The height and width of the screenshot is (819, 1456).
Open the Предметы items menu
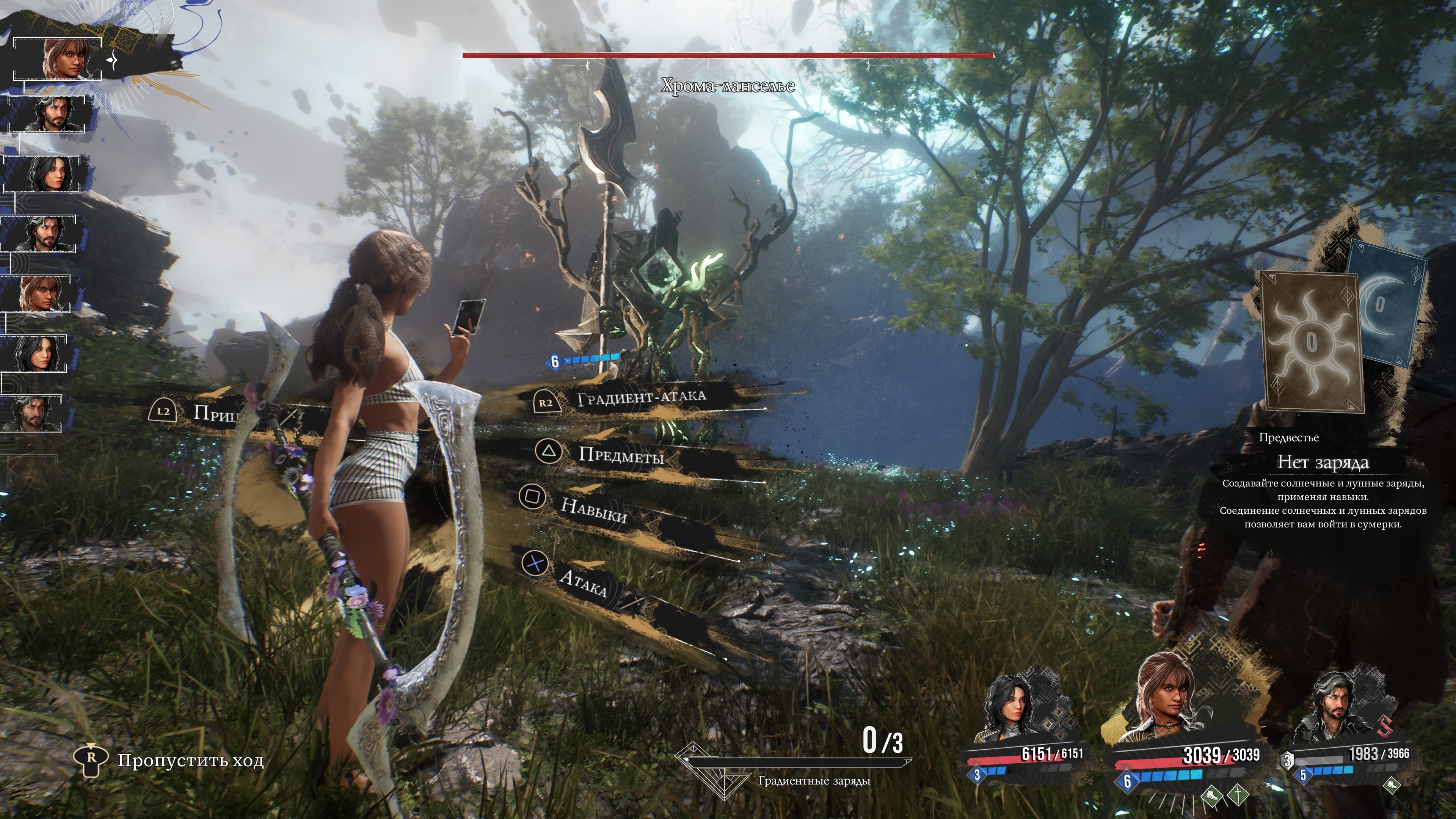(621, 455)
